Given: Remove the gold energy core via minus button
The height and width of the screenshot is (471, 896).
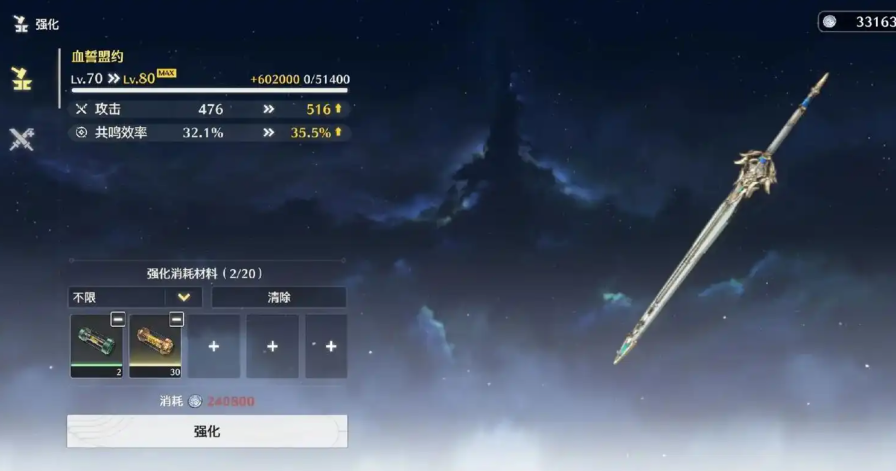Looking at the screenshot, I should (x=176, y=320).
